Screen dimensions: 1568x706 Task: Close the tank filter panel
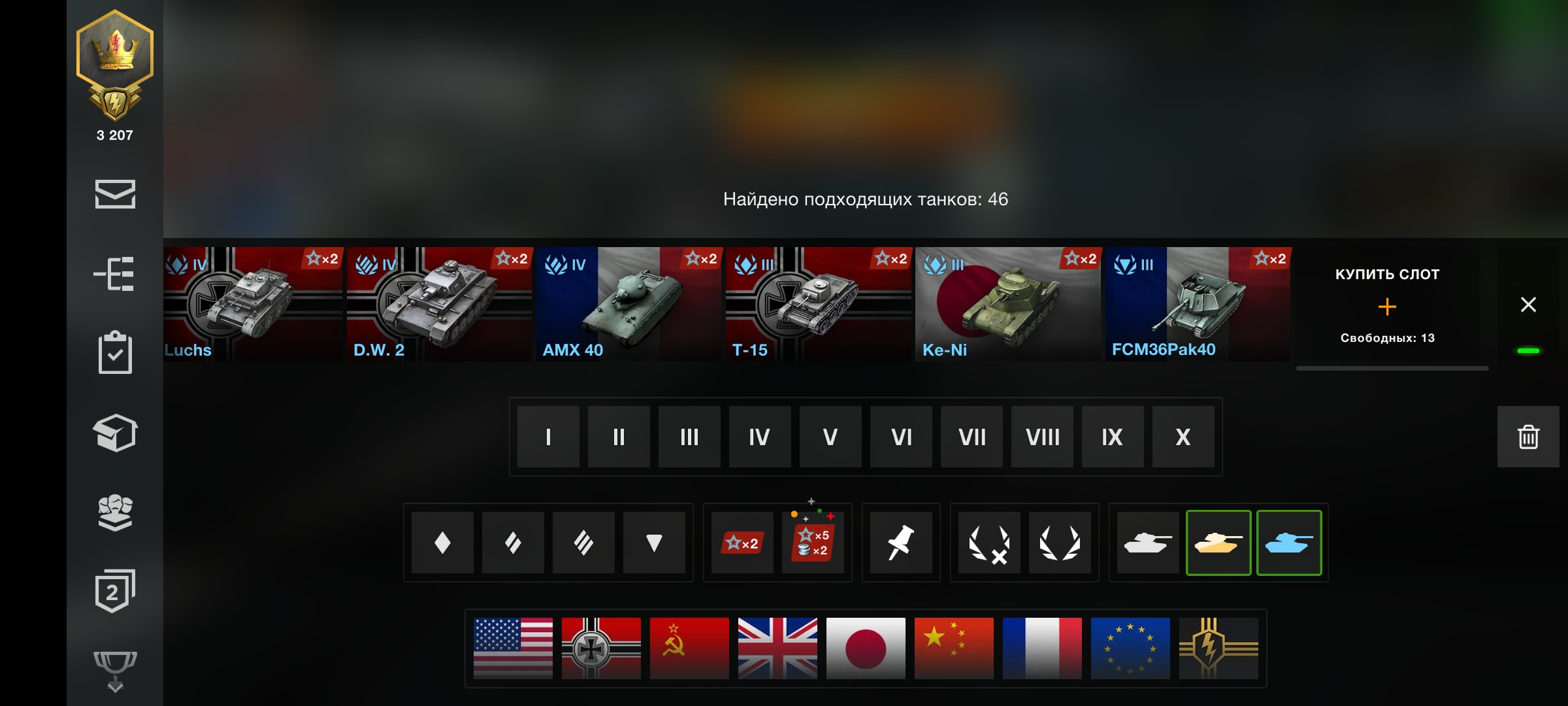(1528, 305)
